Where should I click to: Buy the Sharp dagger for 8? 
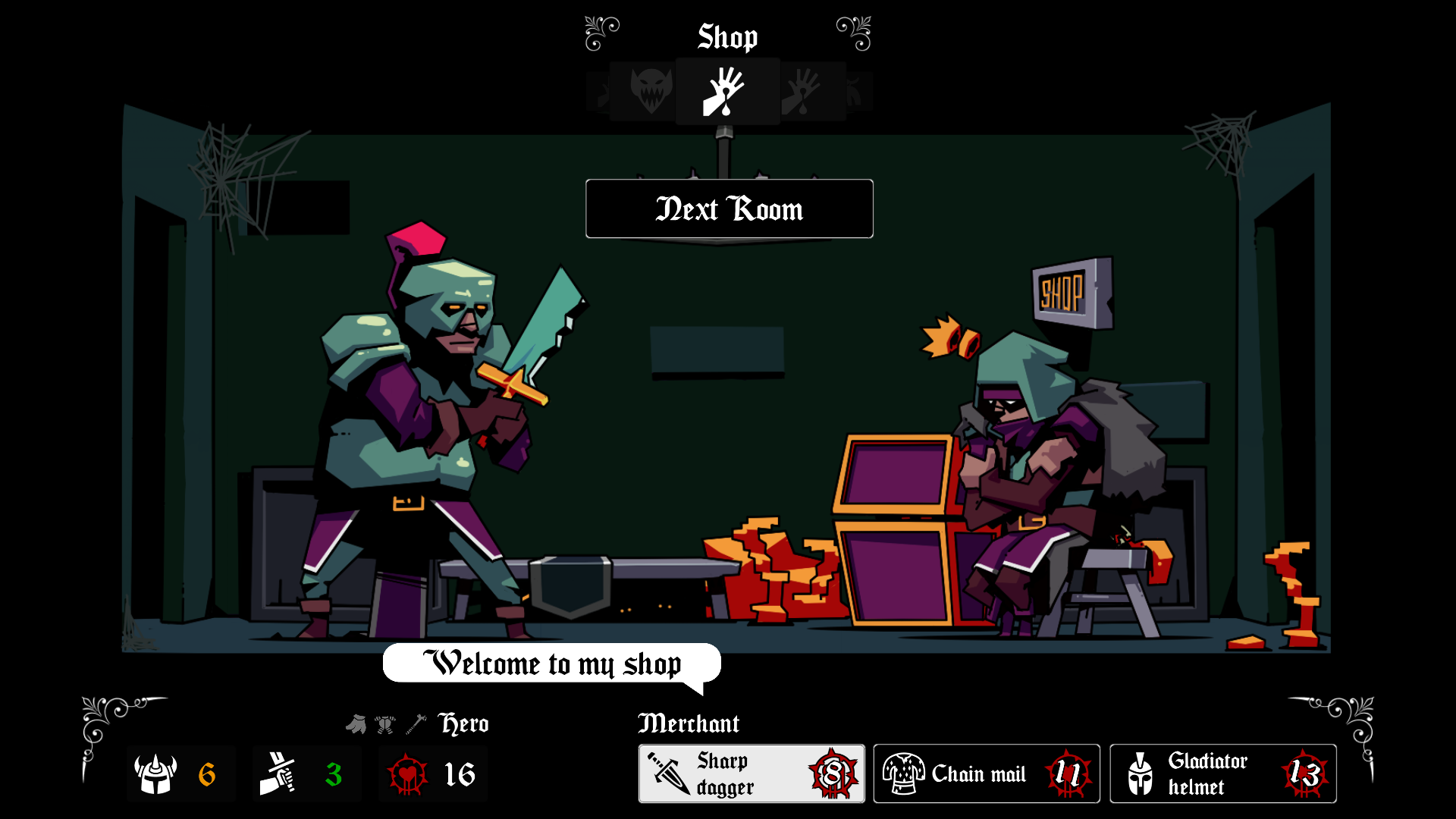click(751, 773)
